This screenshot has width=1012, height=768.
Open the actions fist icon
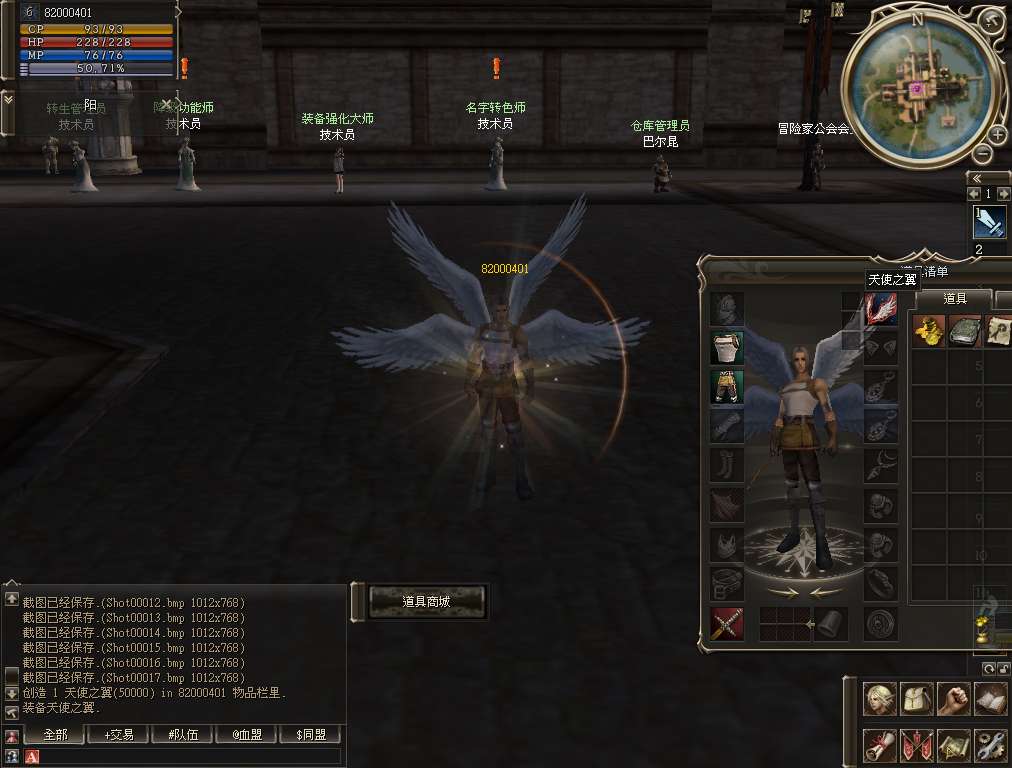point(953,699)
